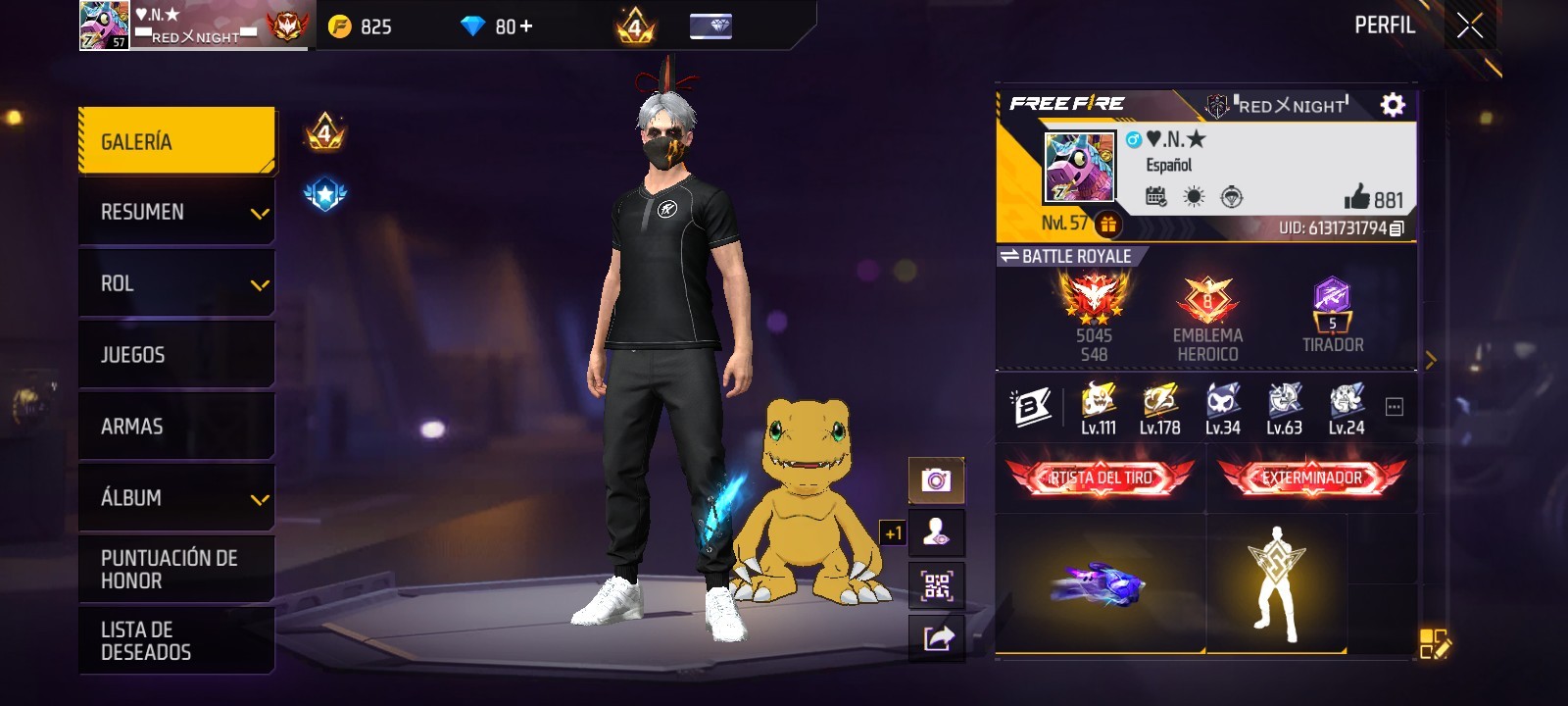The height and width of the screenshot is (706, 1568).
Task: Select the character preview visibility icon
Action: point(937,531)
